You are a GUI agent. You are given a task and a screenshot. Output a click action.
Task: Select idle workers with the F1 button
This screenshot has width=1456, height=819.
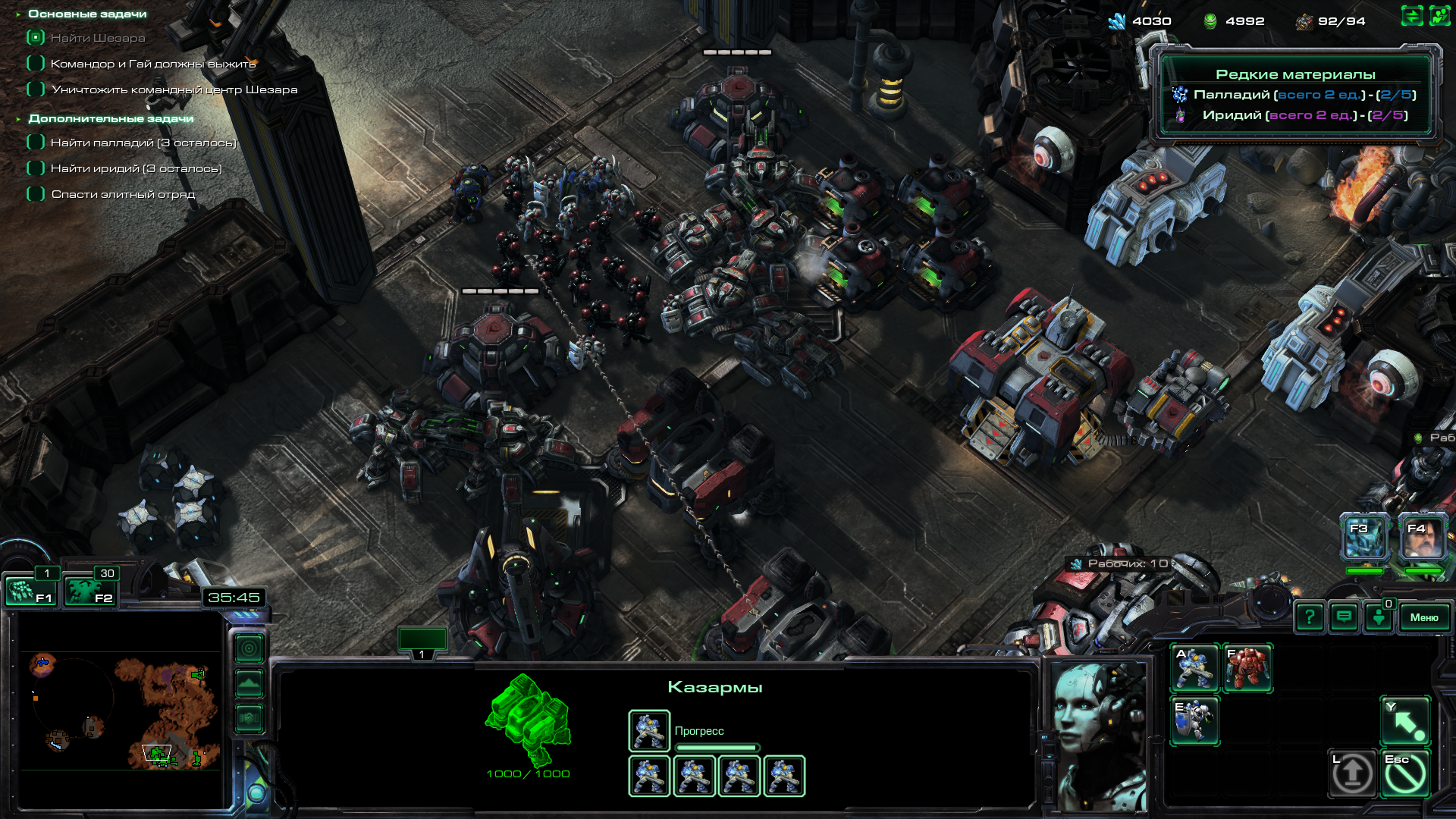pos(30,591)
